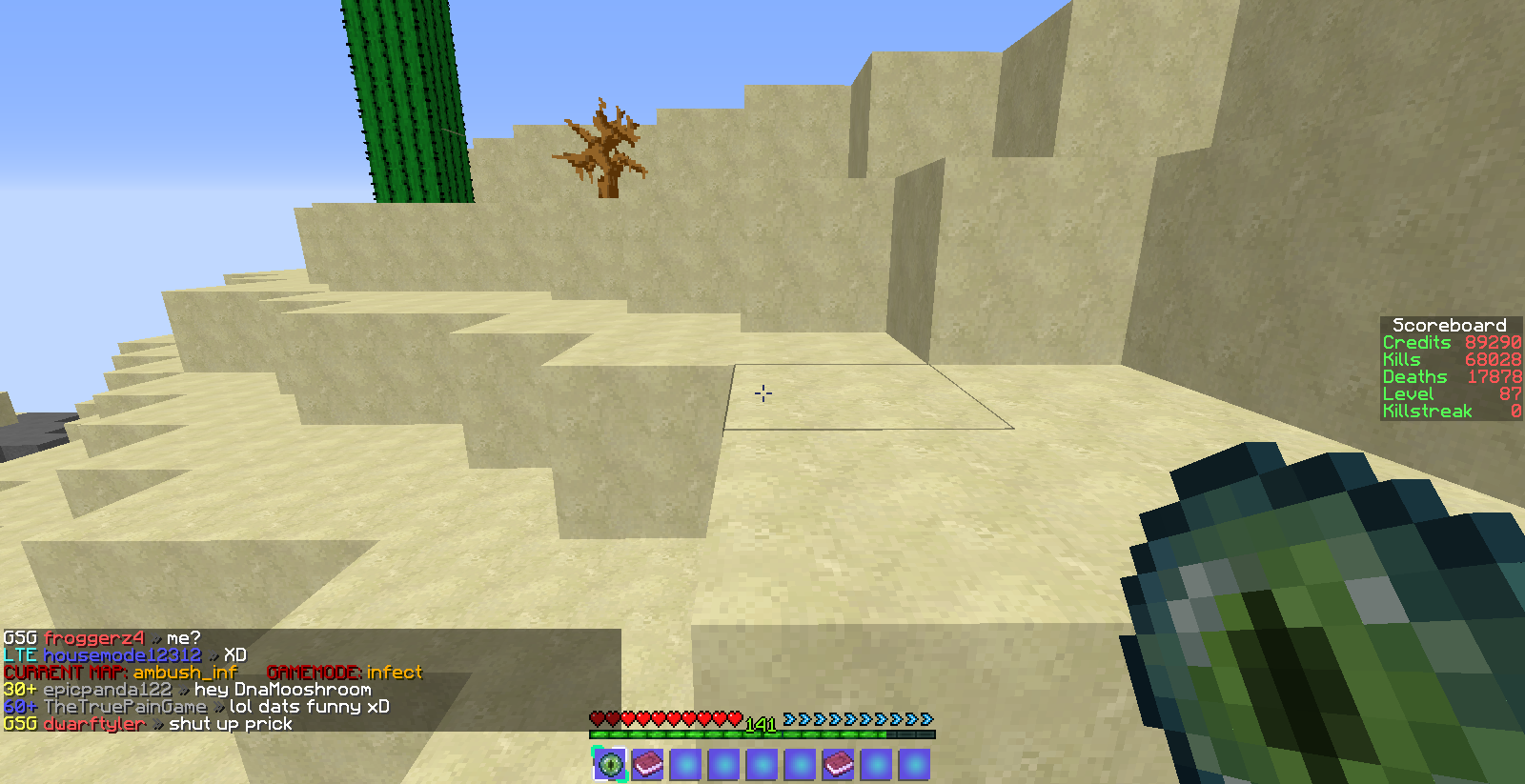The image size is (1525, 784).
Task: Select the book slot beside the Eye of Ender
Action: click(647, 764)
